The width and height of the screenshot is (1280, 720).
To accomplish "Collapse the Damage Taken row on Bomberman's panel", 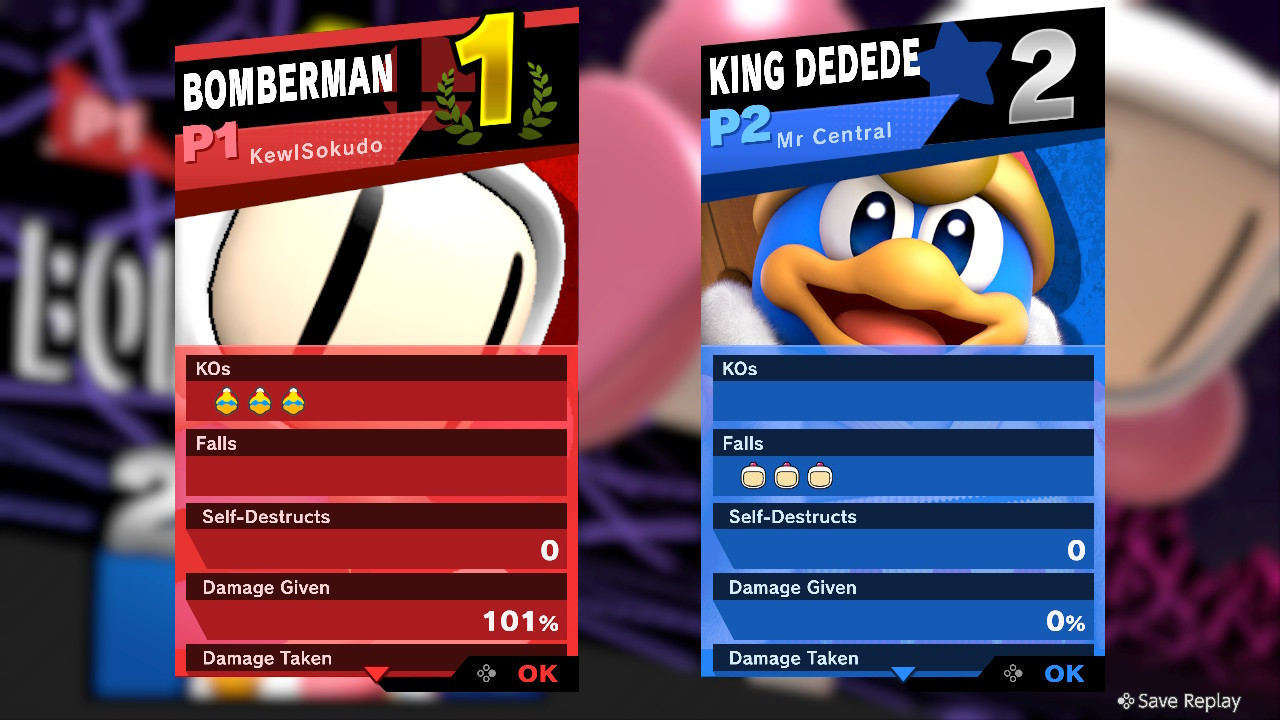I will coord(265,658).
